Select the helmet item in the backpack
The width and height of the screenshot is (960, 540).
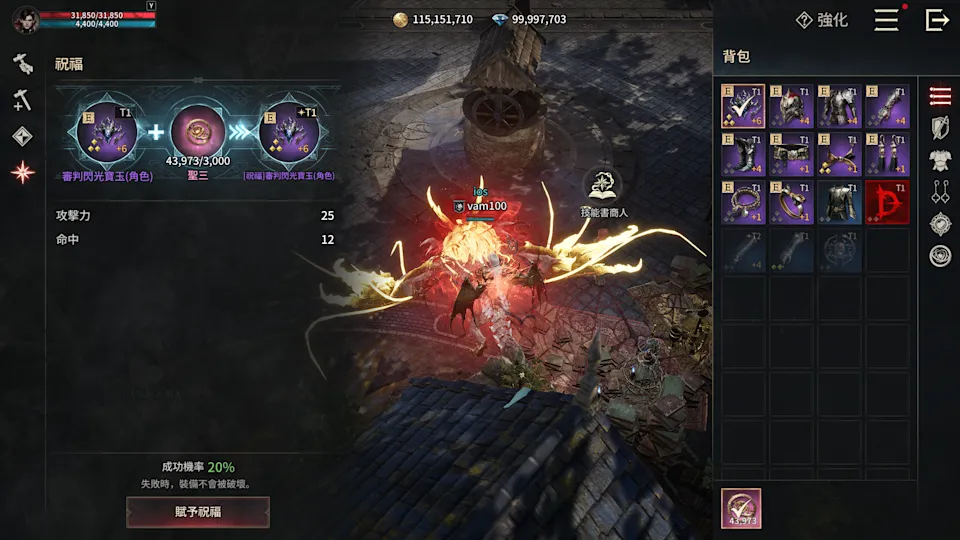(791, 106)
